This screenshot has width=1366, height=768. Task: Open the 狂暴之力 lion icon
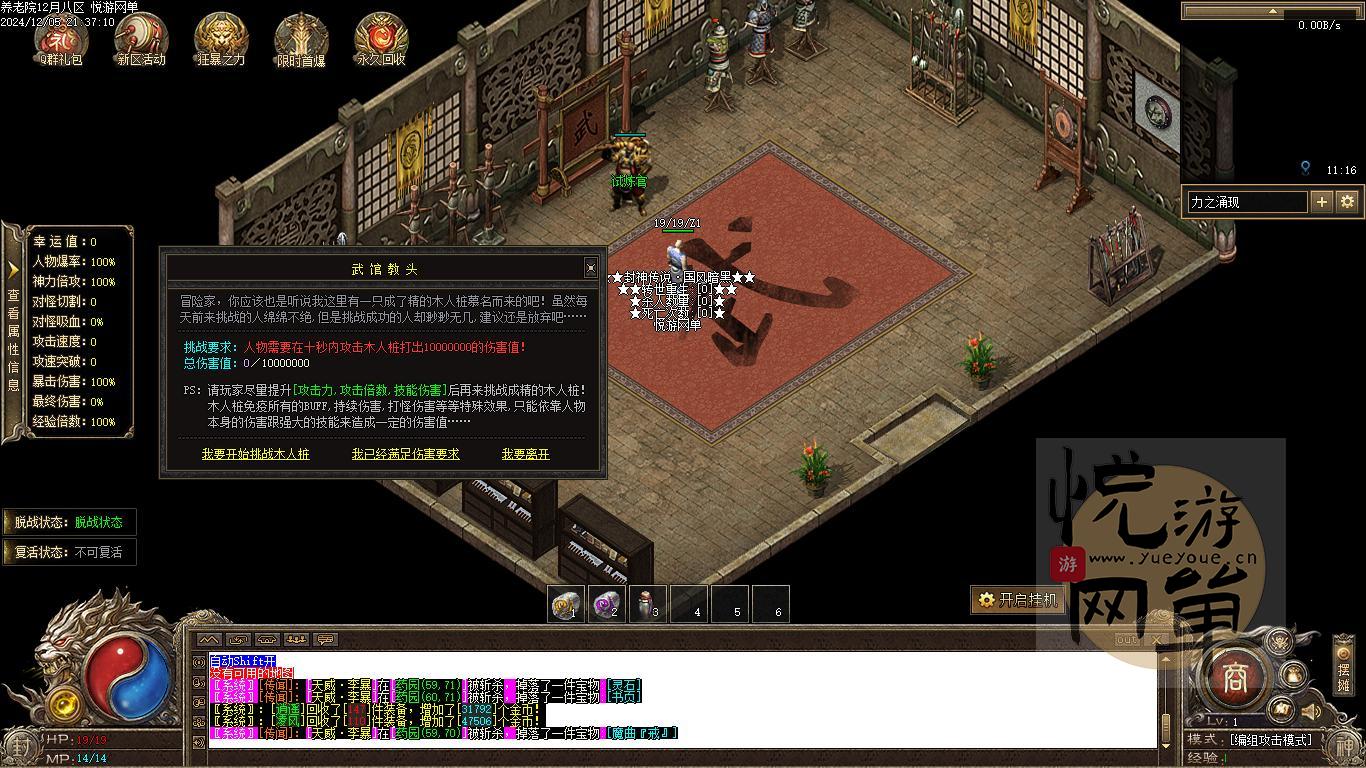pyautogui.click(x=221, y=38)
